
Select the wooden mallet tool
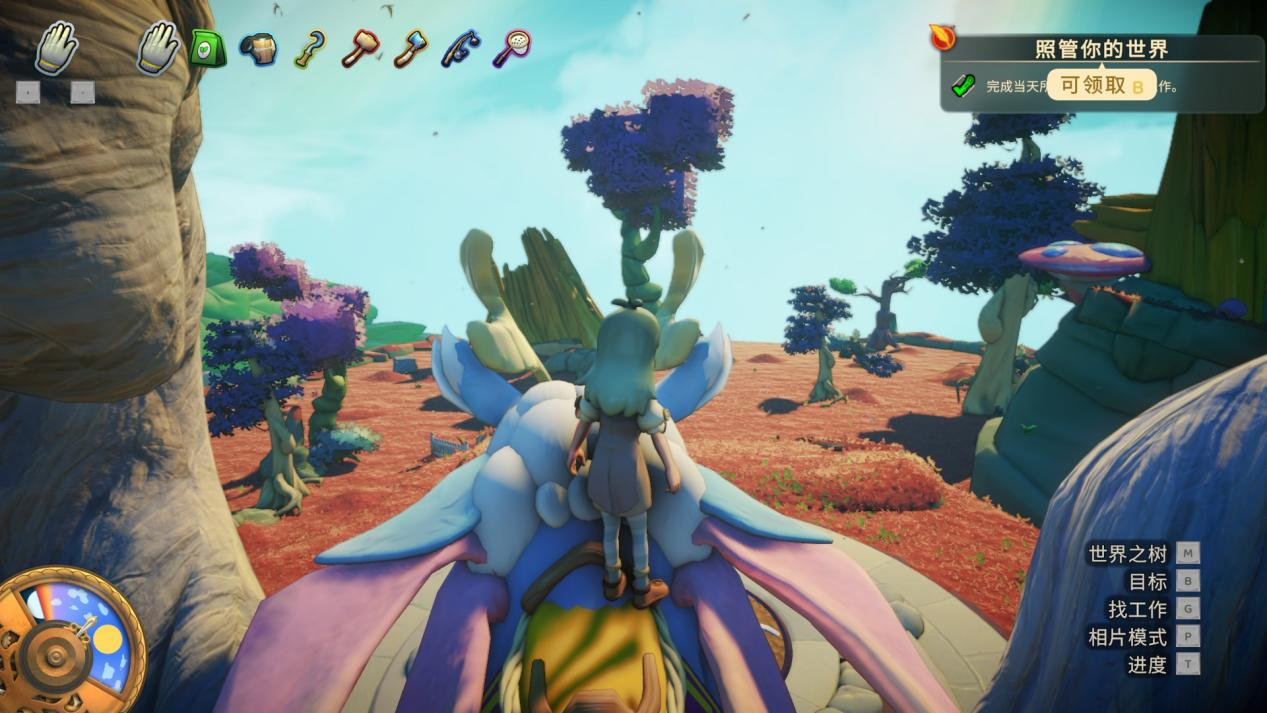(360, 48)
